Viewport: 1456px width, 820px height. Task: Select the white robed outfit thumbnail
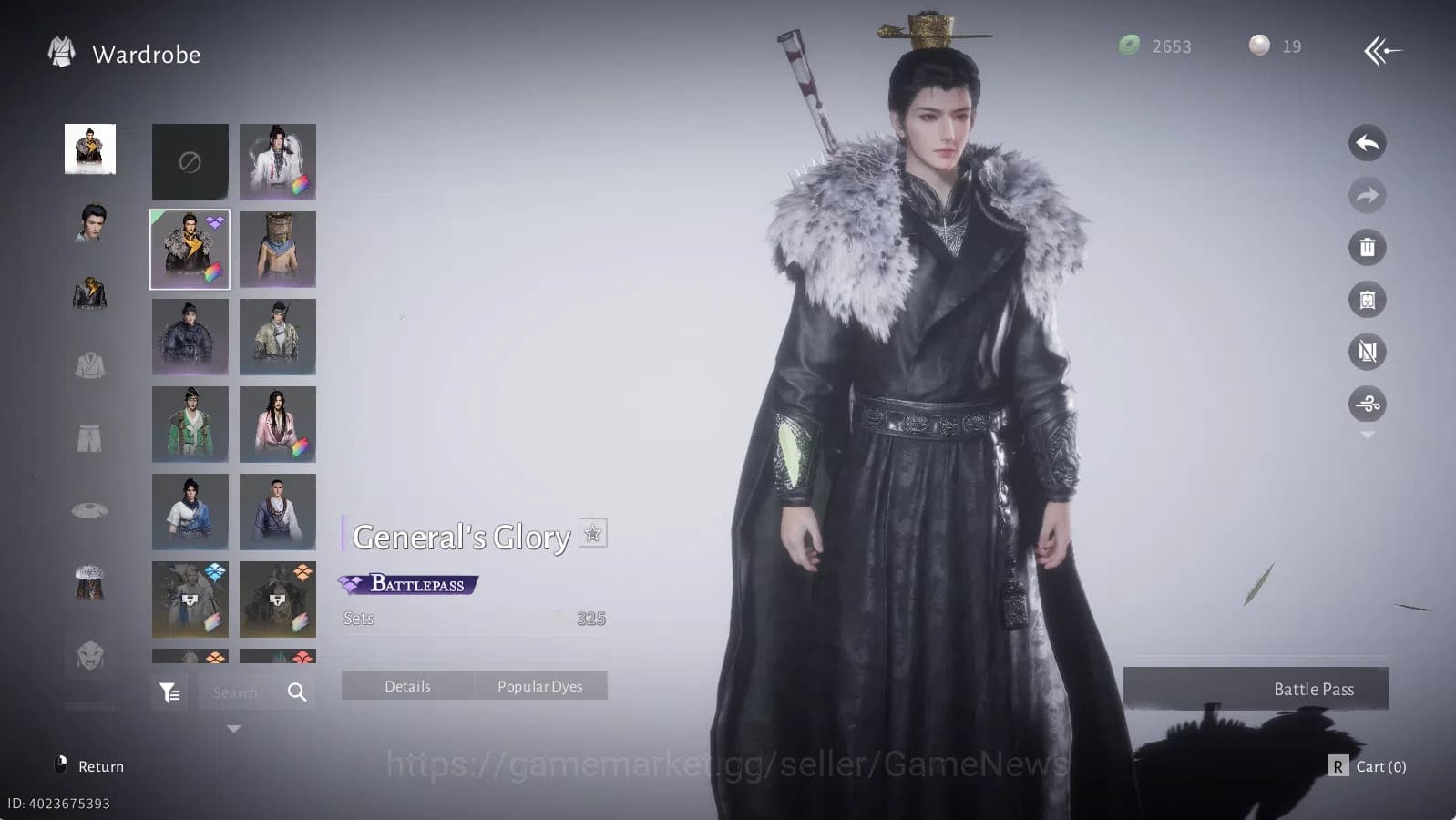tap(277, 161)
